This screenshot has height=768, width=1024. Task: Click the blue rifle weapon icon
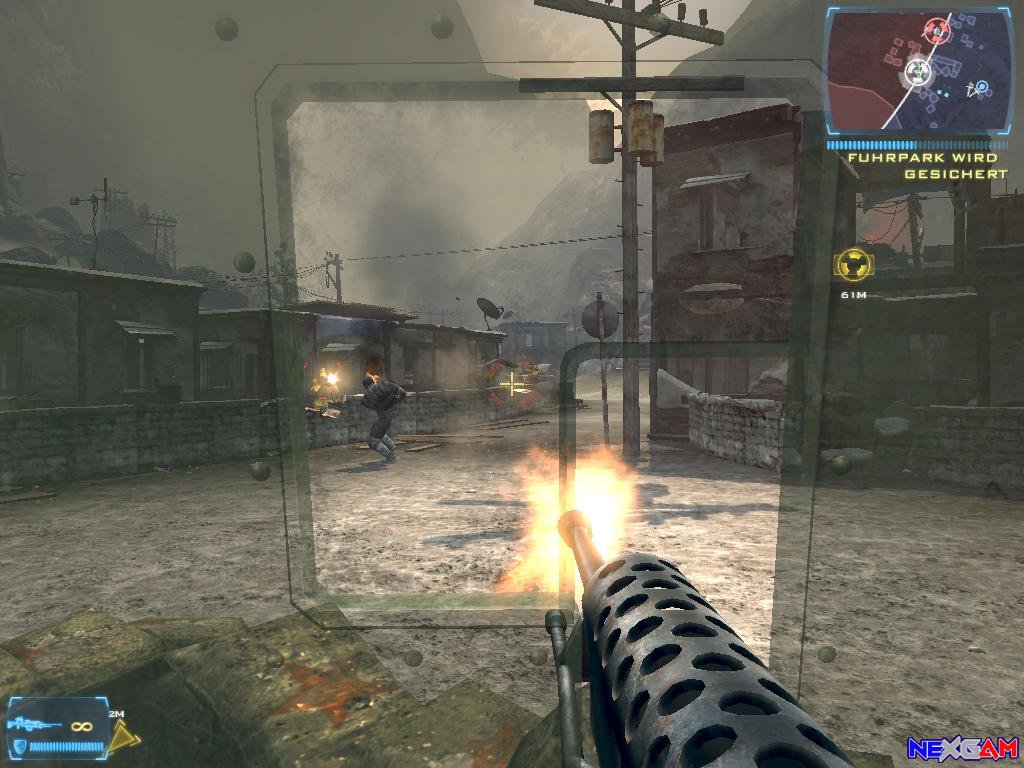point(31,724)
